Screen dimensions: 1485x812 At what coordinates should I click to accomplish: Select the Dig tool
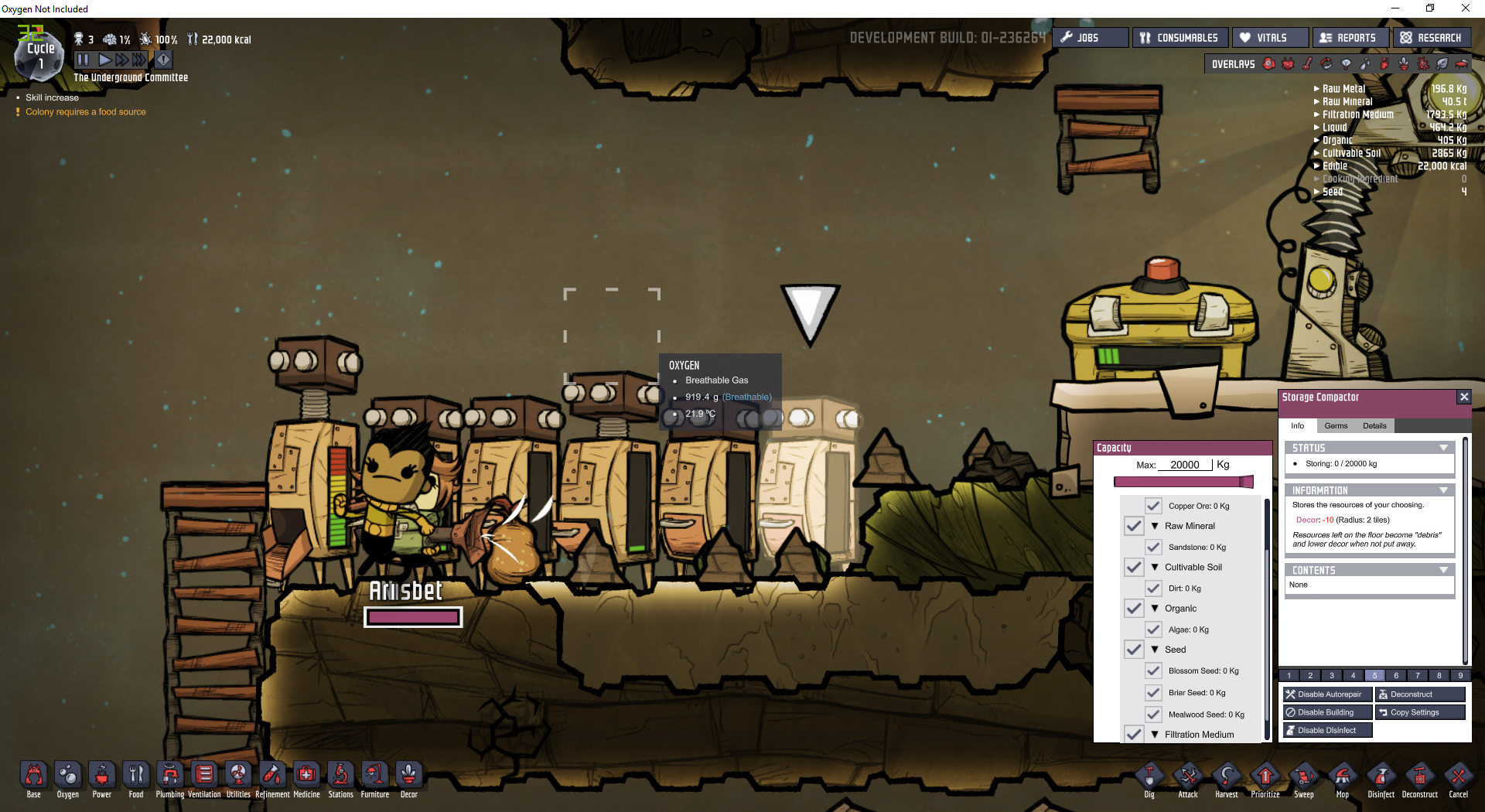pyautogui.click(x=1149, y=776)
